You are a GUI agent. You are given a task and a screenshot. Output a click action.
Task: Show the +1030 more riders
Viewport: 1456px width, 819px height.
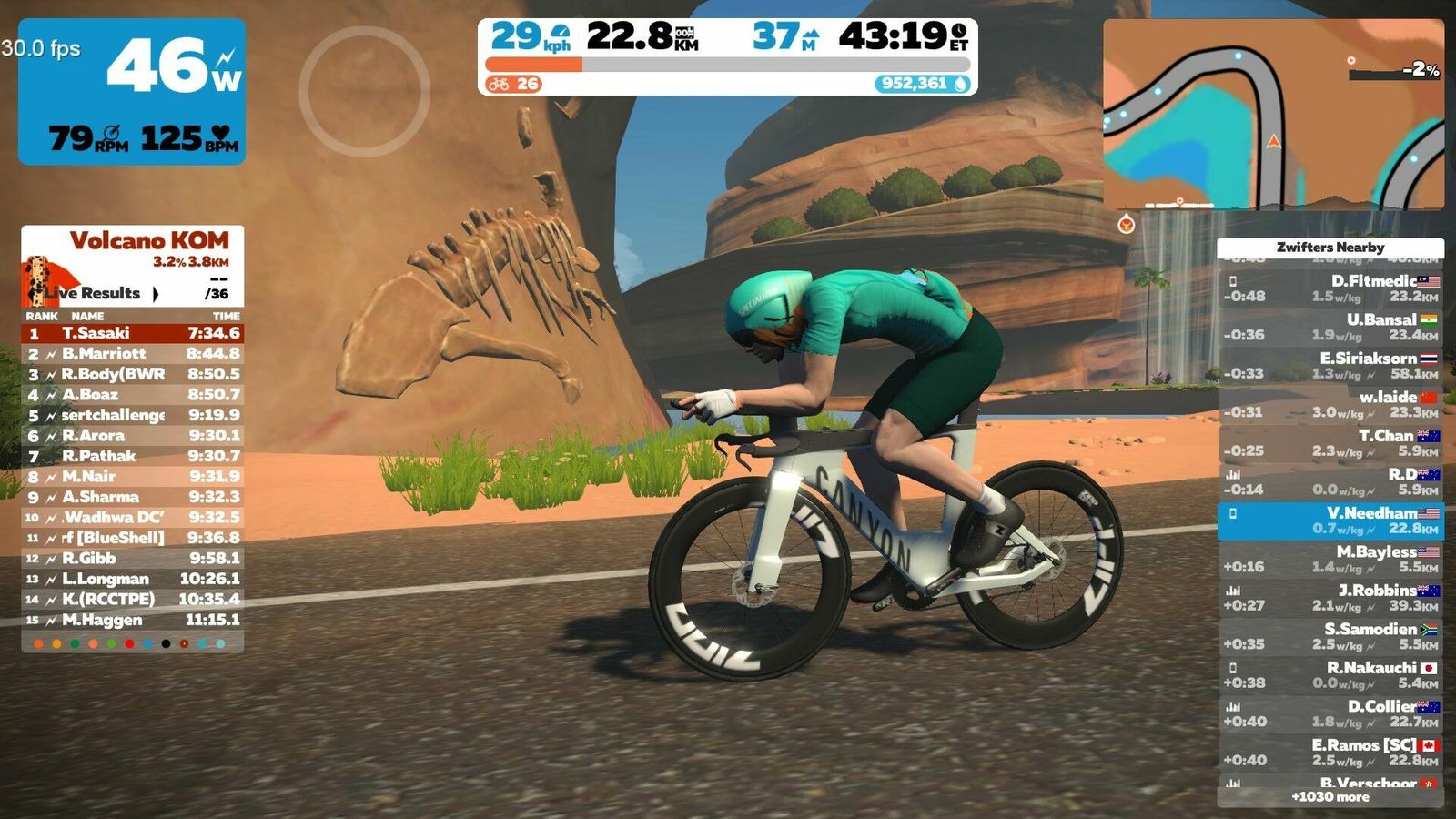click(x=1330, y=797)
